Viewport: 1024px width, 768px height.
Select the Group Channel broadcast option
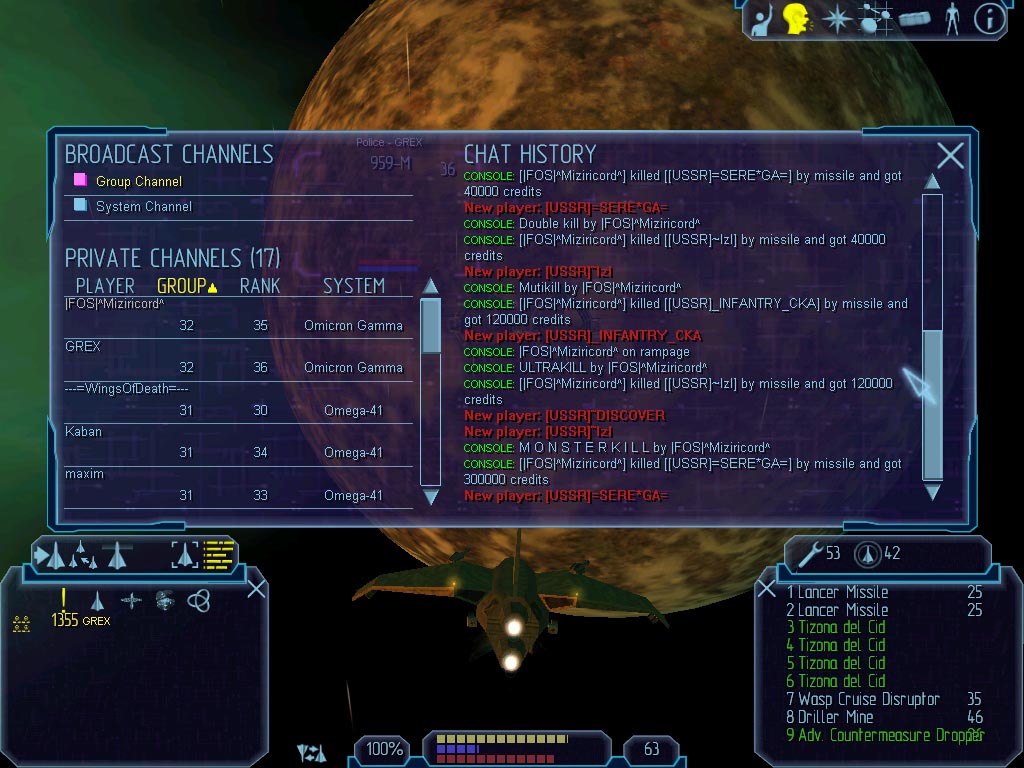pyautogui.click(x=138, y=182)
